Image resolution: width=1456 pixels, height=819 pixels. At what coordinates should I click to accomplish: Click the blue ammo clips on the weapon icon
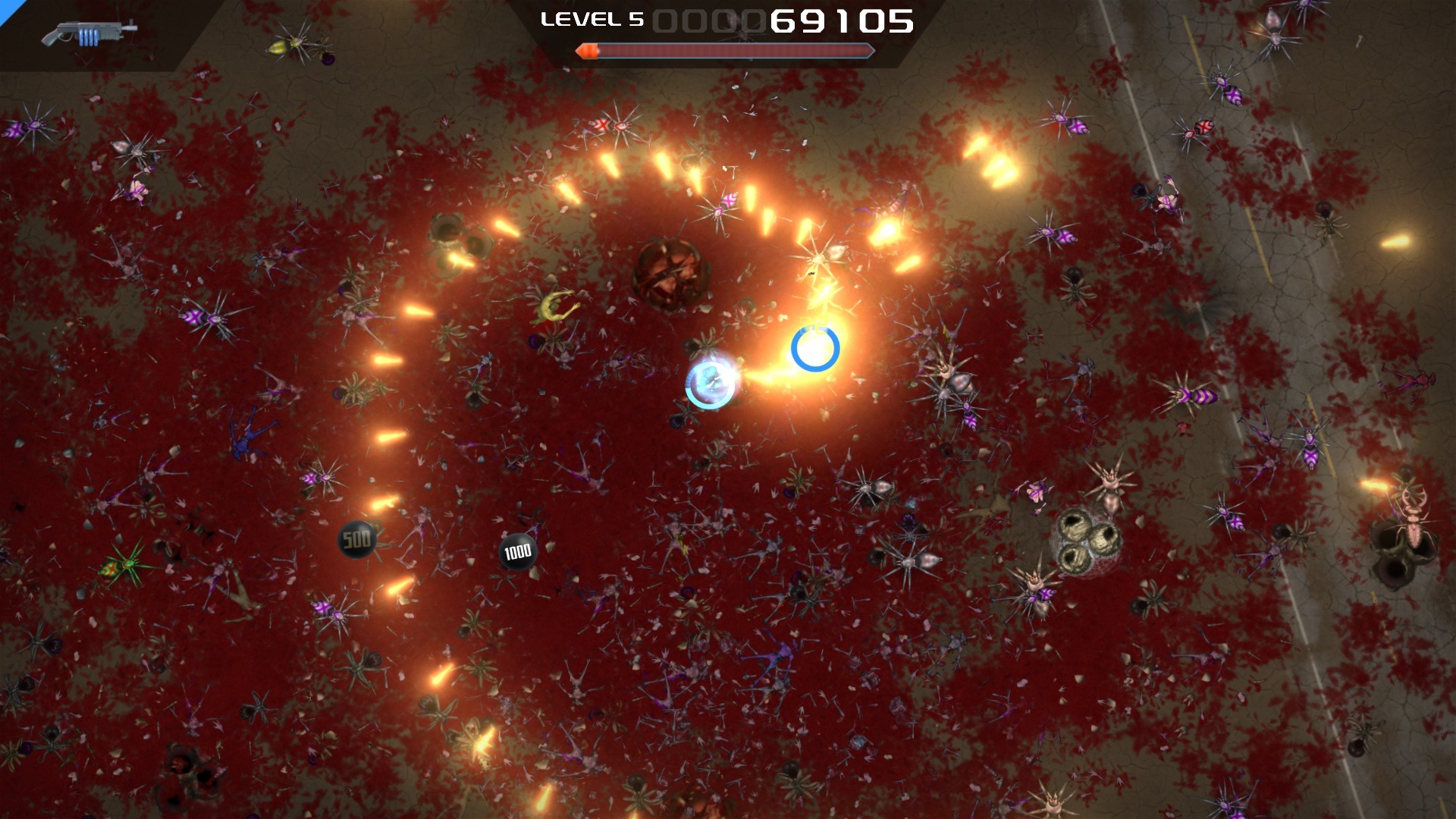point(88,36)
